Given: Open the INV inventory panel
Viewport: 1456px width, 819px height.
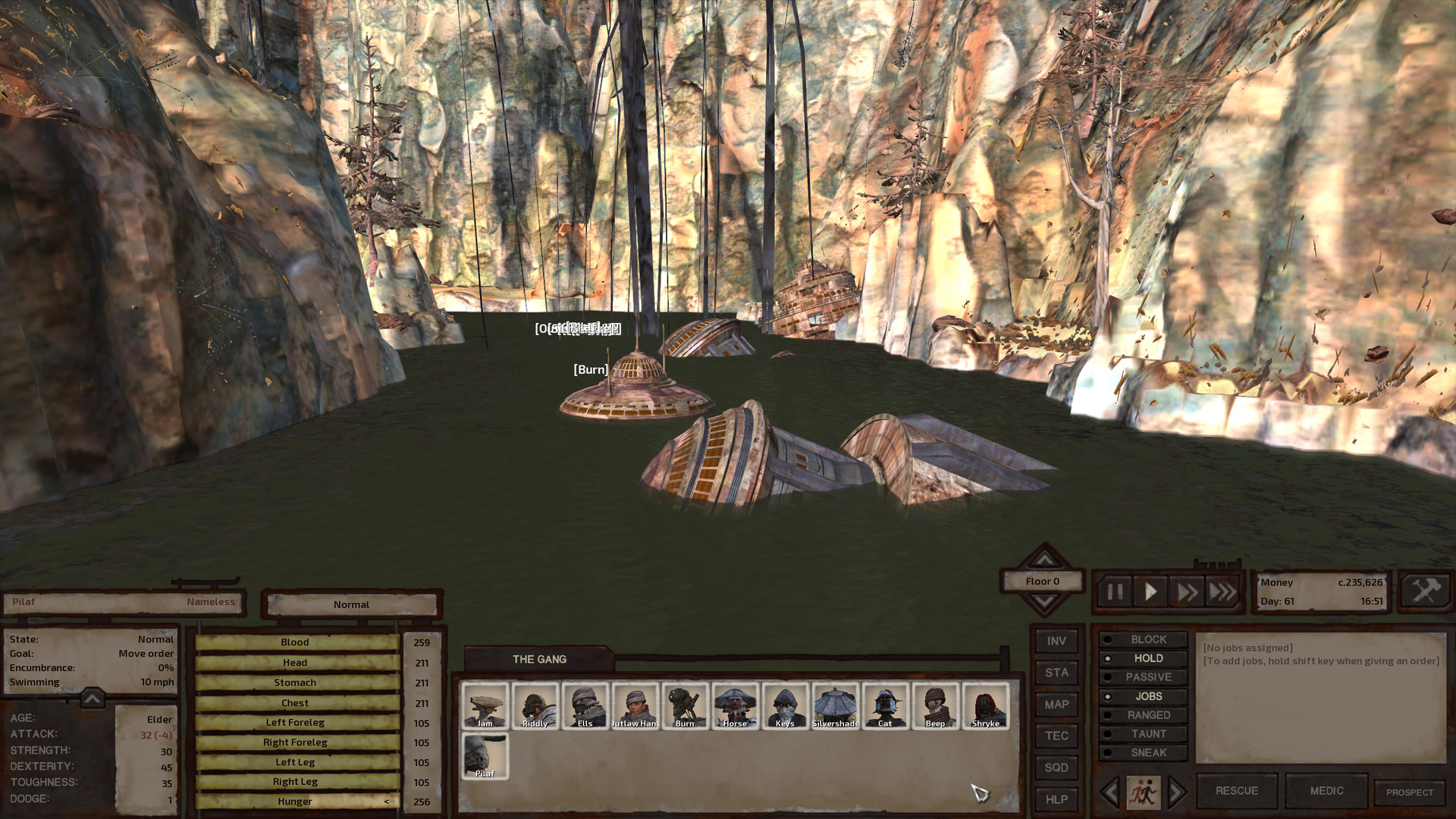Looking at the screenshot, I should point(1056,641).
